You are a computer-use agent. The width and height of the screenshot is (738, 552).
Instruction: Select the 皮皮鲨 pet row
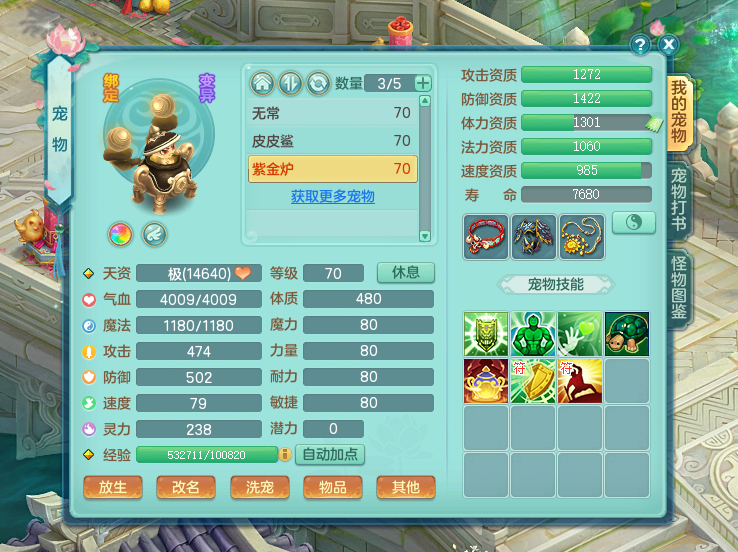coord(332,141)
